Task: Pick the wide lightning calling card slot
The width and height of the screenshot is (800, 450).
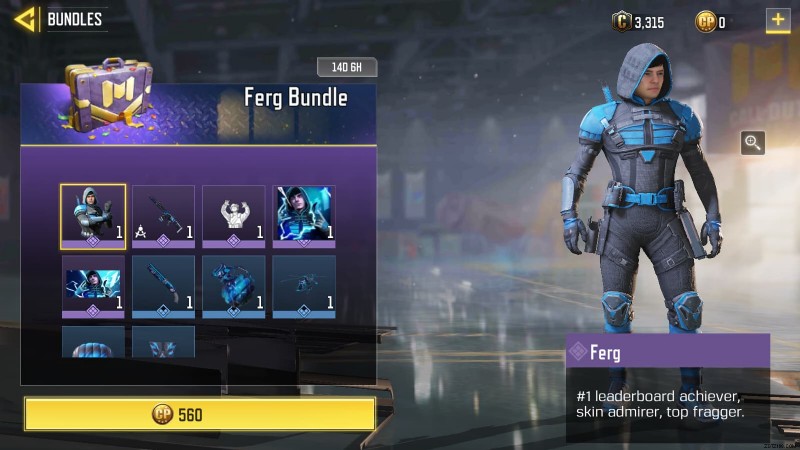Action: (93, 286)
